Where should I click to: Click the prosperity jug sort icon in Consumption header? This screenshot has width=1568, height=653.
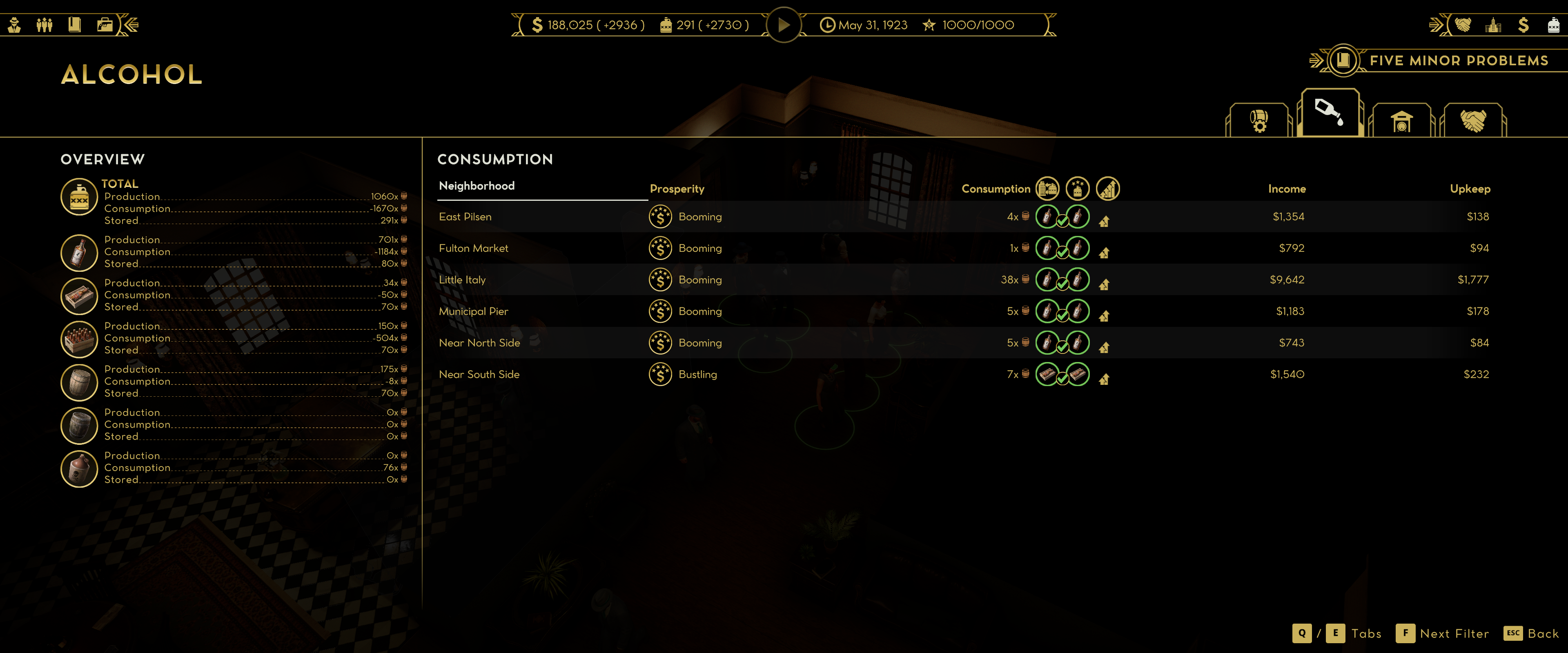1078,189
